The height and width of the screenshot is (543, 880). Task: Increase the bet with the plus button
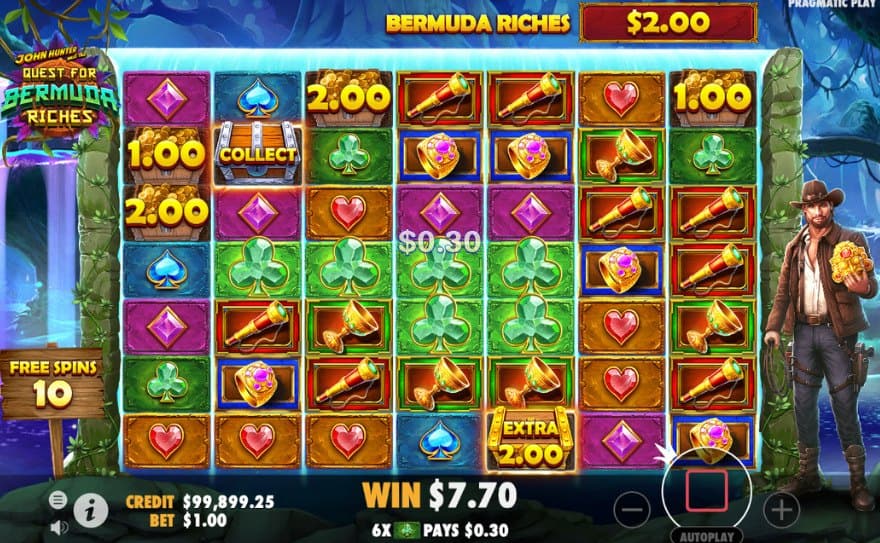click(783, 510)
